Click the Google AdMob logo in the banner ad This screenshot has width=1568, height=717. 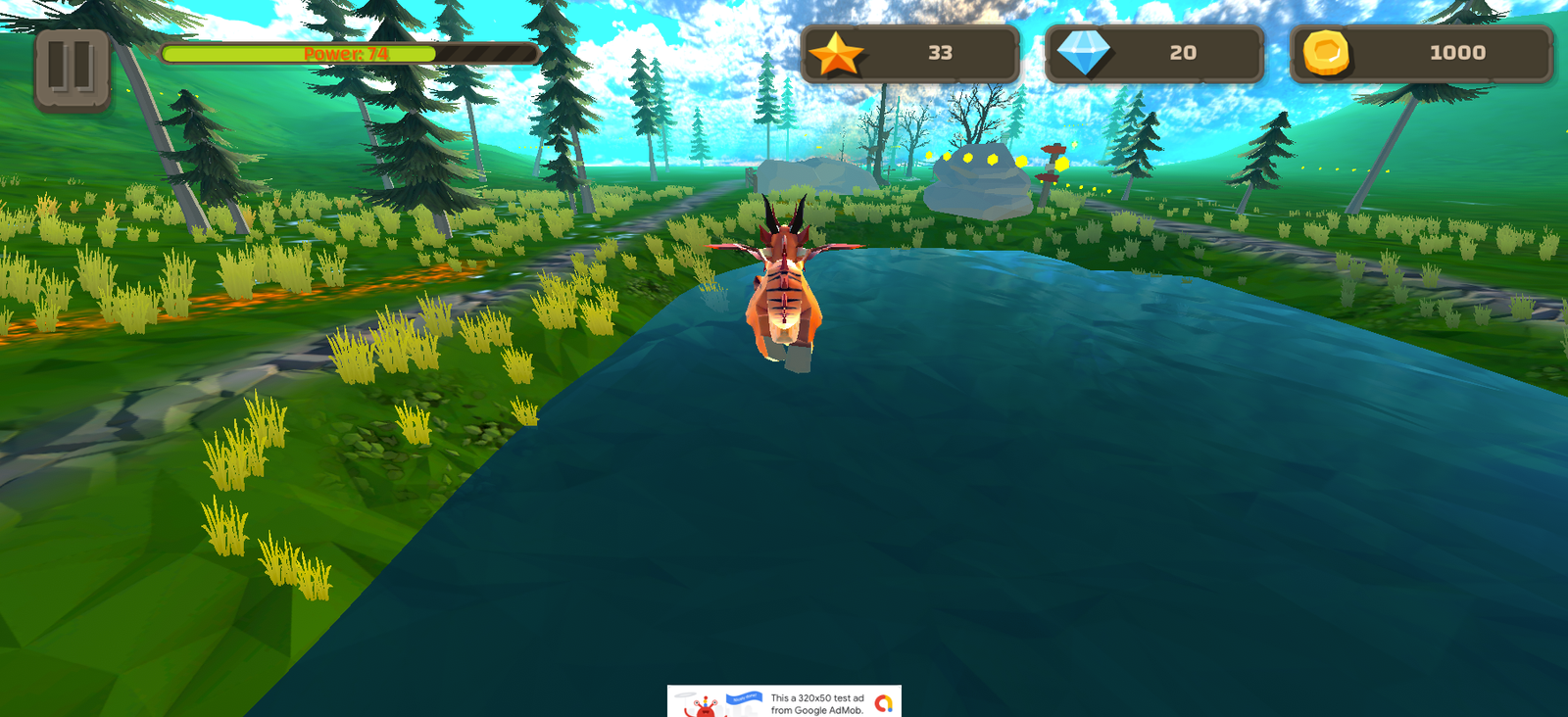click(881, 703)
